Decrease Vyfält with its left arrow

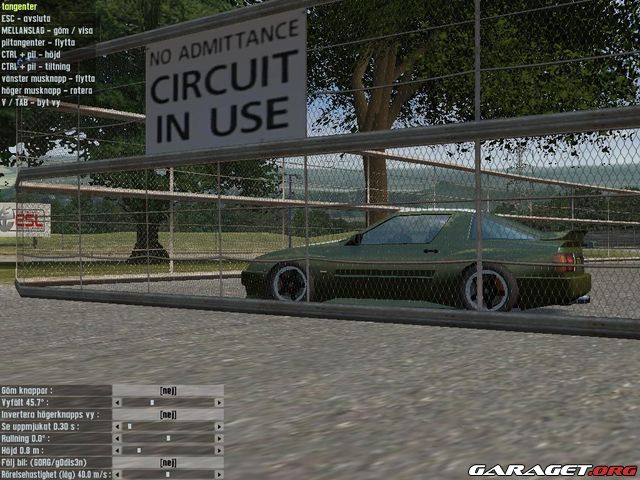pyautogui.click(x=117, y=402)
